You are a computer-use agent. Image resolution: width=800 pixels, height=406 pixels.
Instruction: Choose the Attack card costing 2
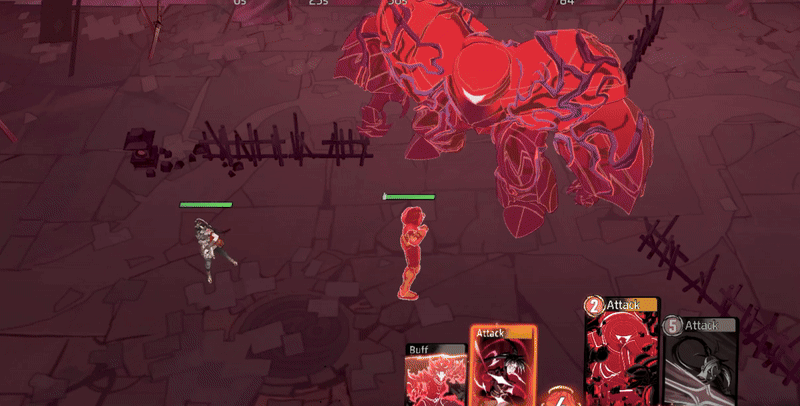click(x=622, y=352)
